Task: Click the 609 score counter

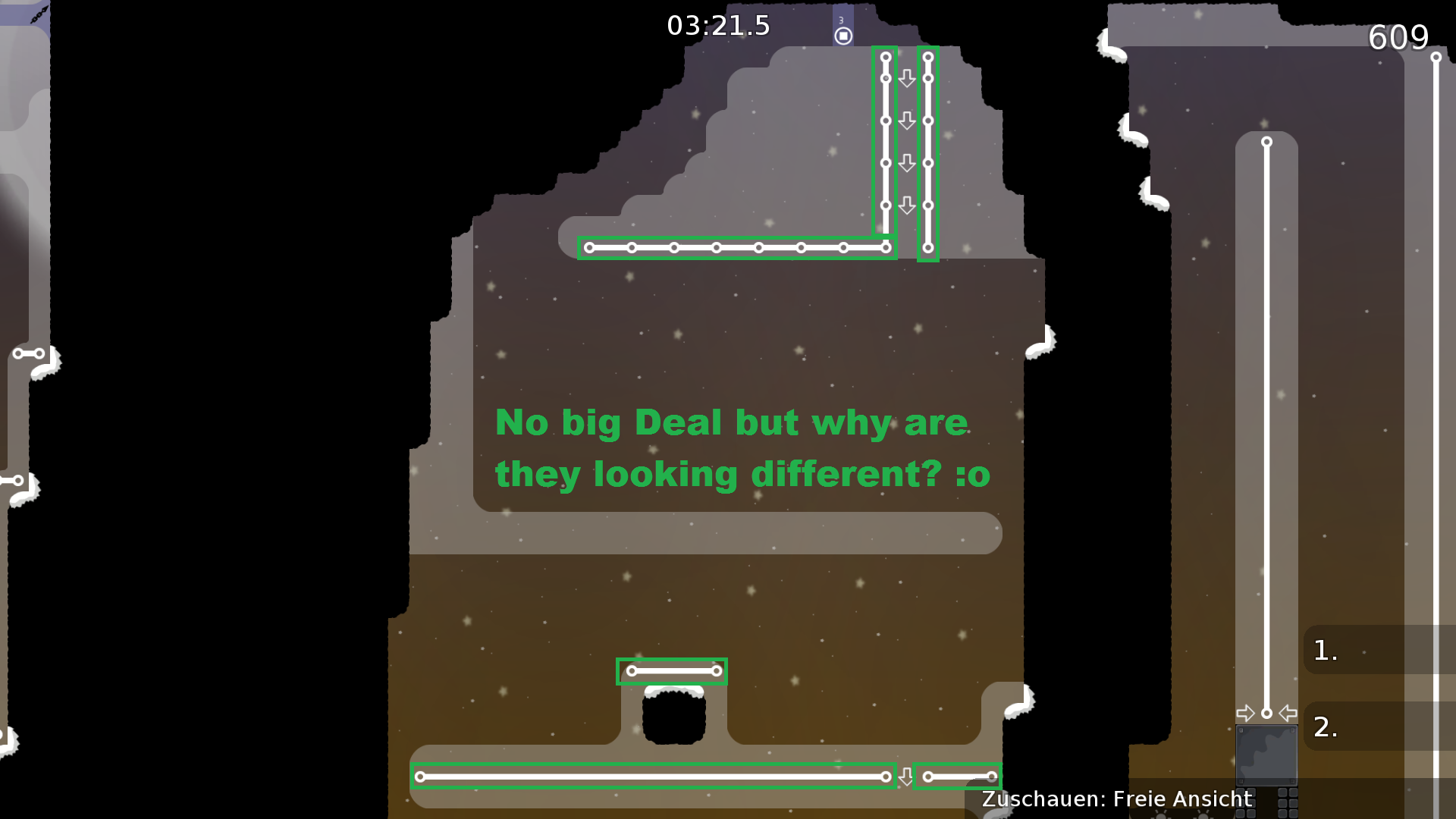Action: click(x=1399, y=38)
